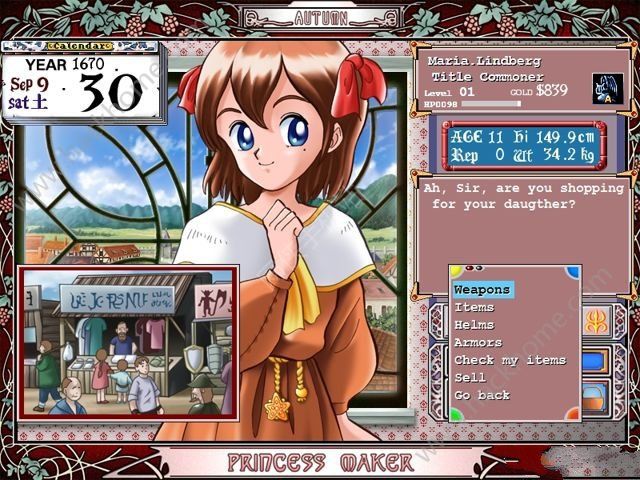Choose Go back to leave shop

coord(482,395)
